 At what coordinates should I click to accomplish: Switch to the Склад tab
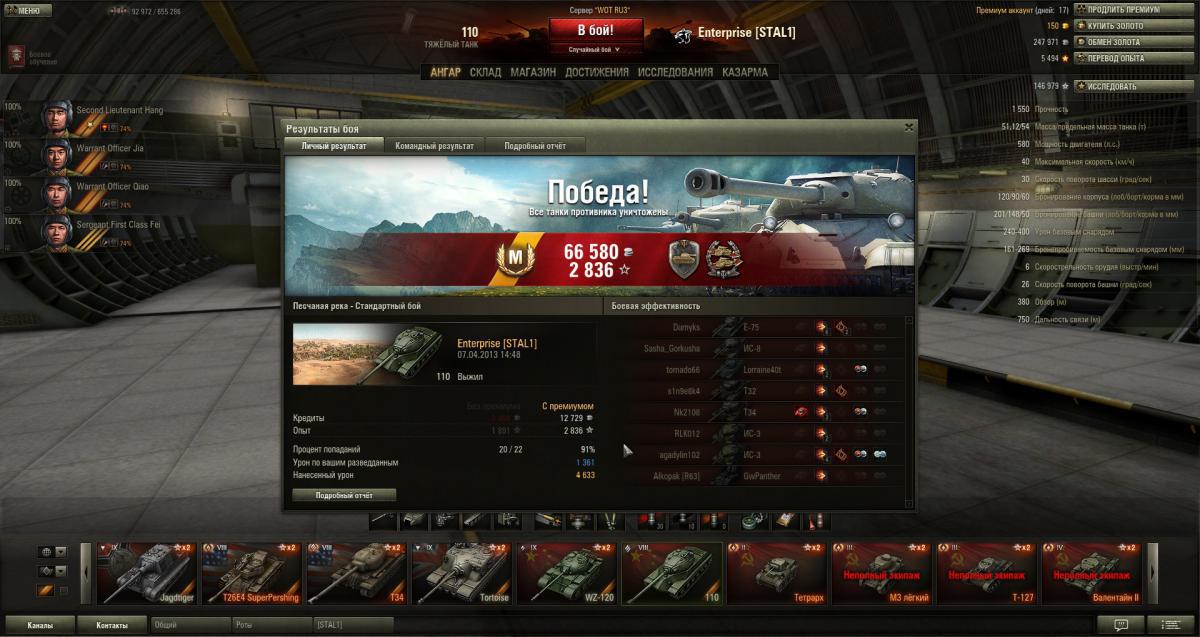click(x=485, y=72)
